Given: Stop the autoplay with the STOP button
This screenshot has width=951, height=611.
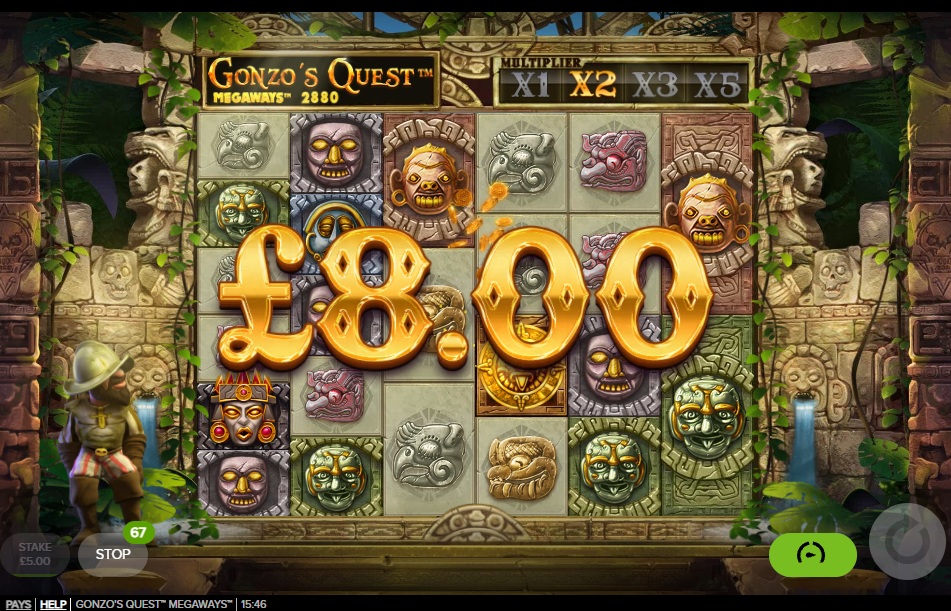Looking at the screenshot, I should (x=112, y=553).
